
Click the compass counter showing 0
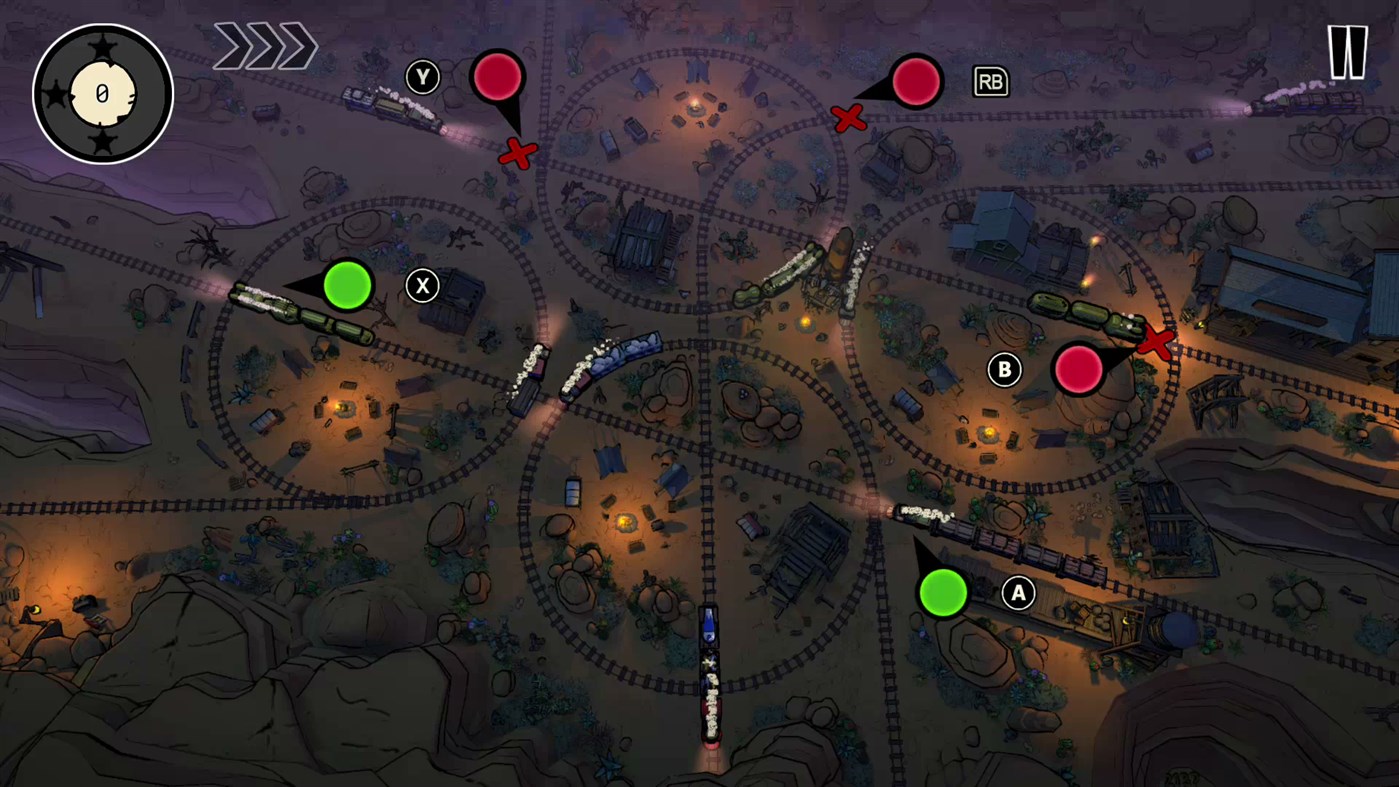(x=101, y=92)
